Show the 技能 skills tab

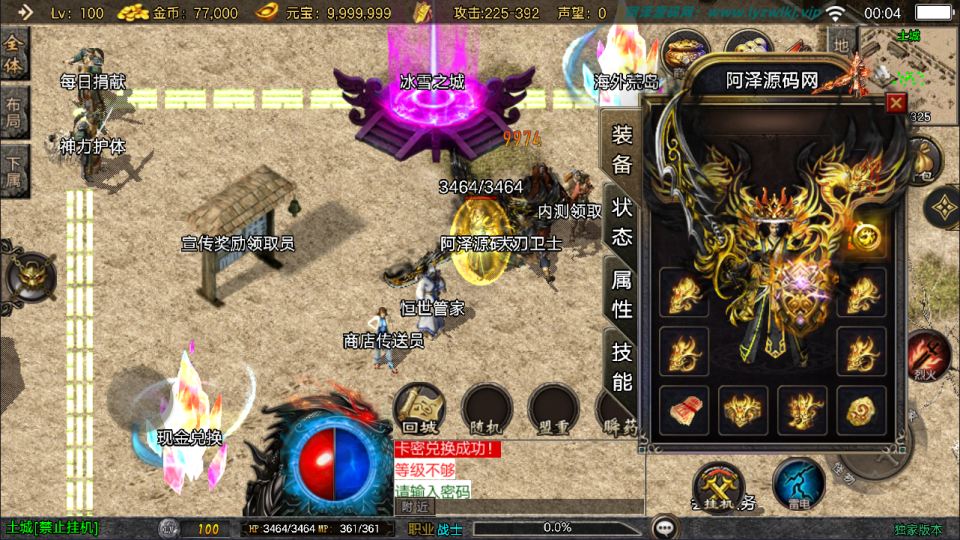click(x=622, y=366)
